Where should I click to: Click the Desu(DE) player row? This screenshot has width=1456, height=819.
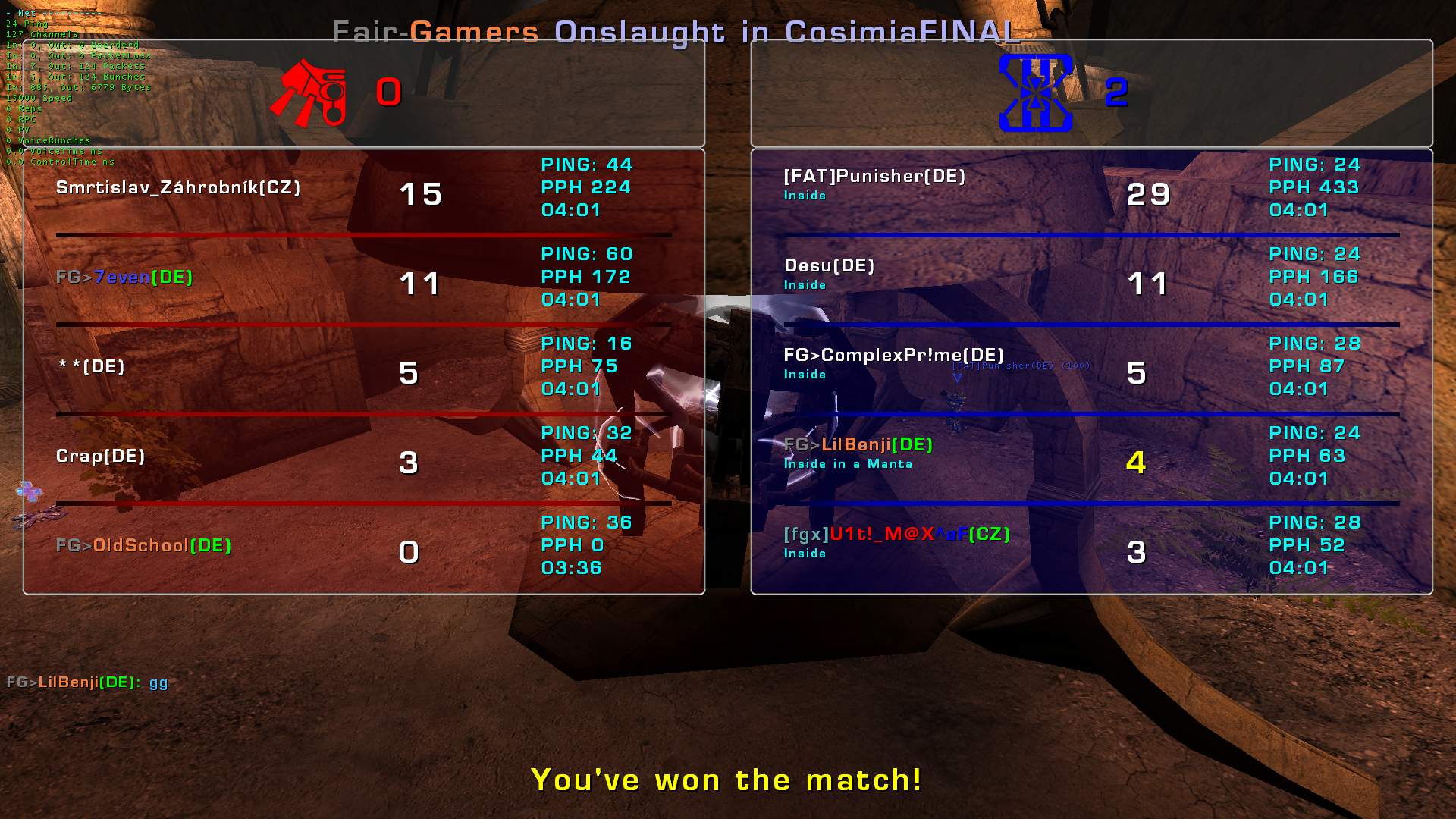tap(830, 266)
